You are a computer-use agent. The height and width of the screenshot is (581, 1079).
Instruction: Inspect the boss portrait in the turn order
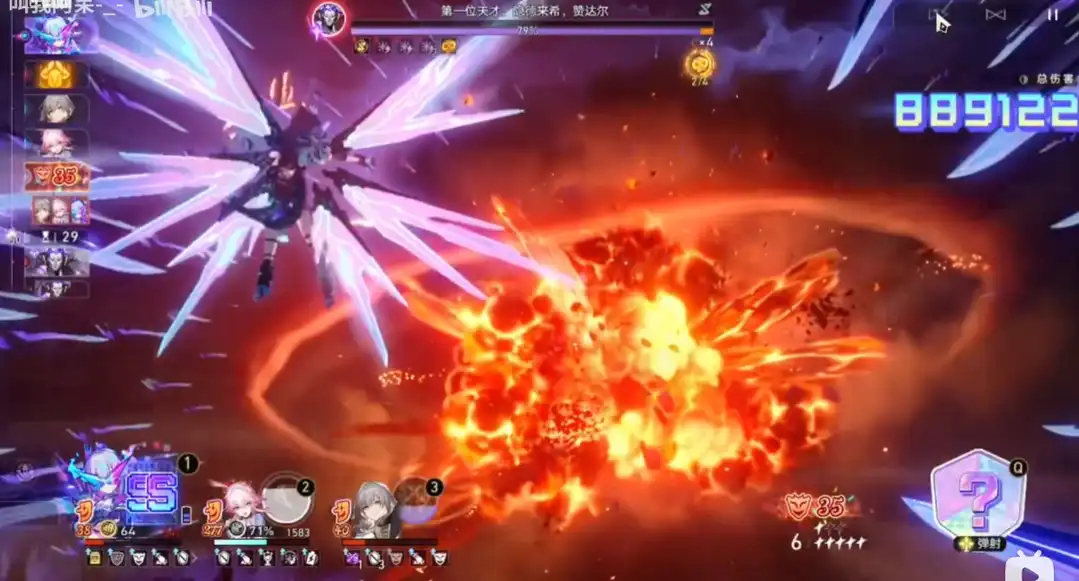[57, 262]
